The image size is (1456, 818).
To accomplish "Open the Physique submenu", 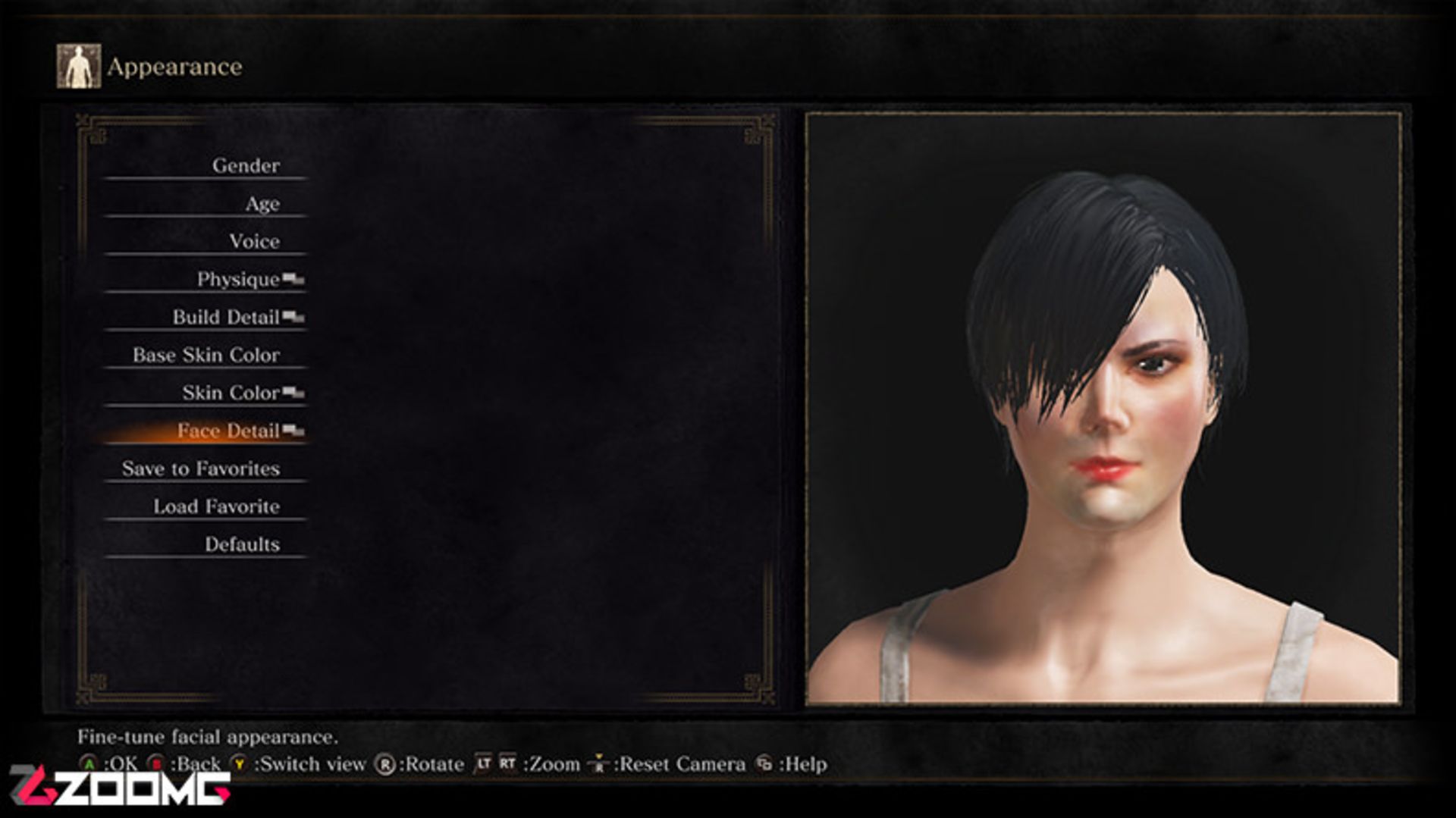I will (x=238, y=279).
